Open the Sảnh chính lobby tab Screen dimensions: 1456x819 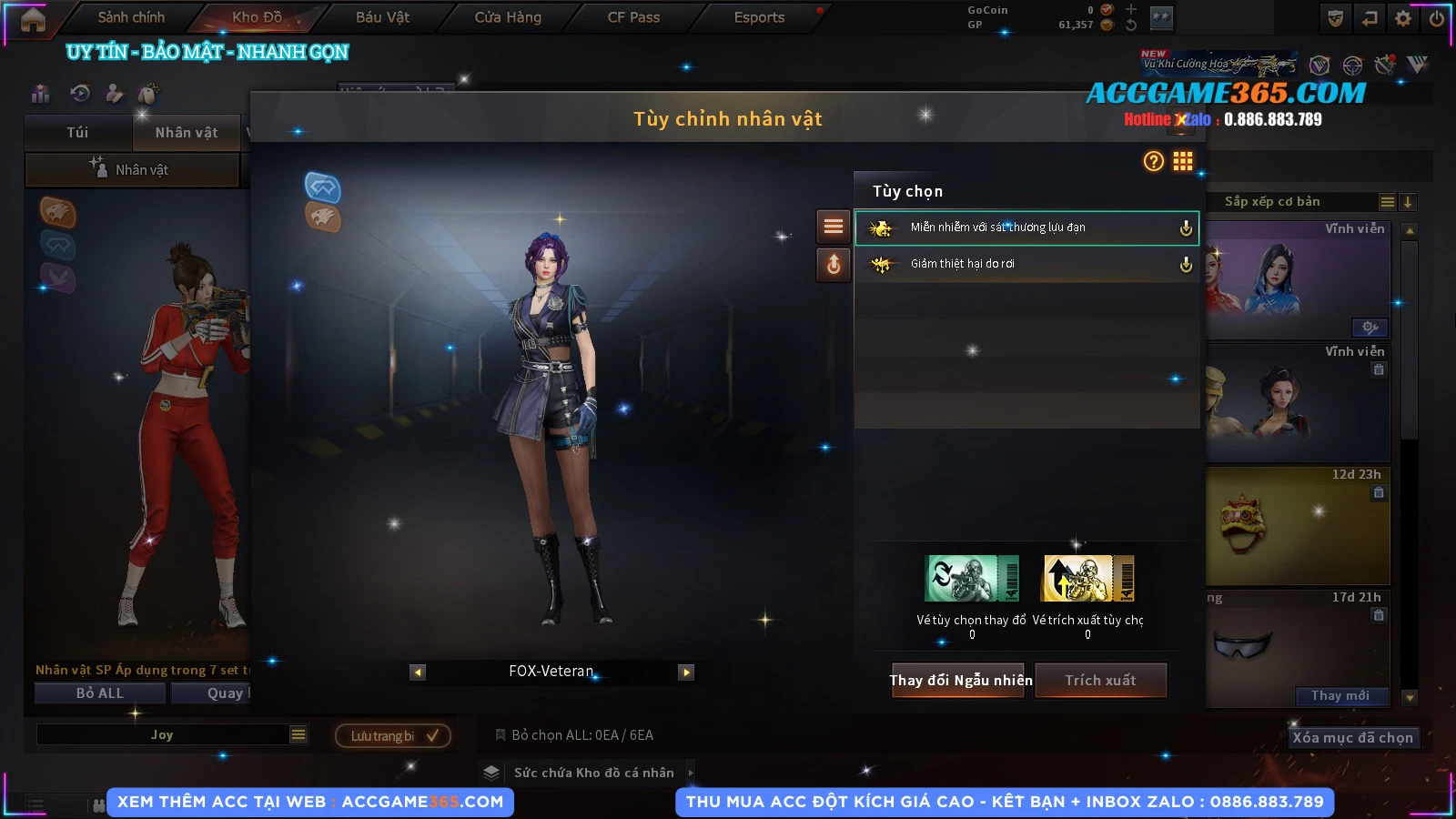[131, 17]
